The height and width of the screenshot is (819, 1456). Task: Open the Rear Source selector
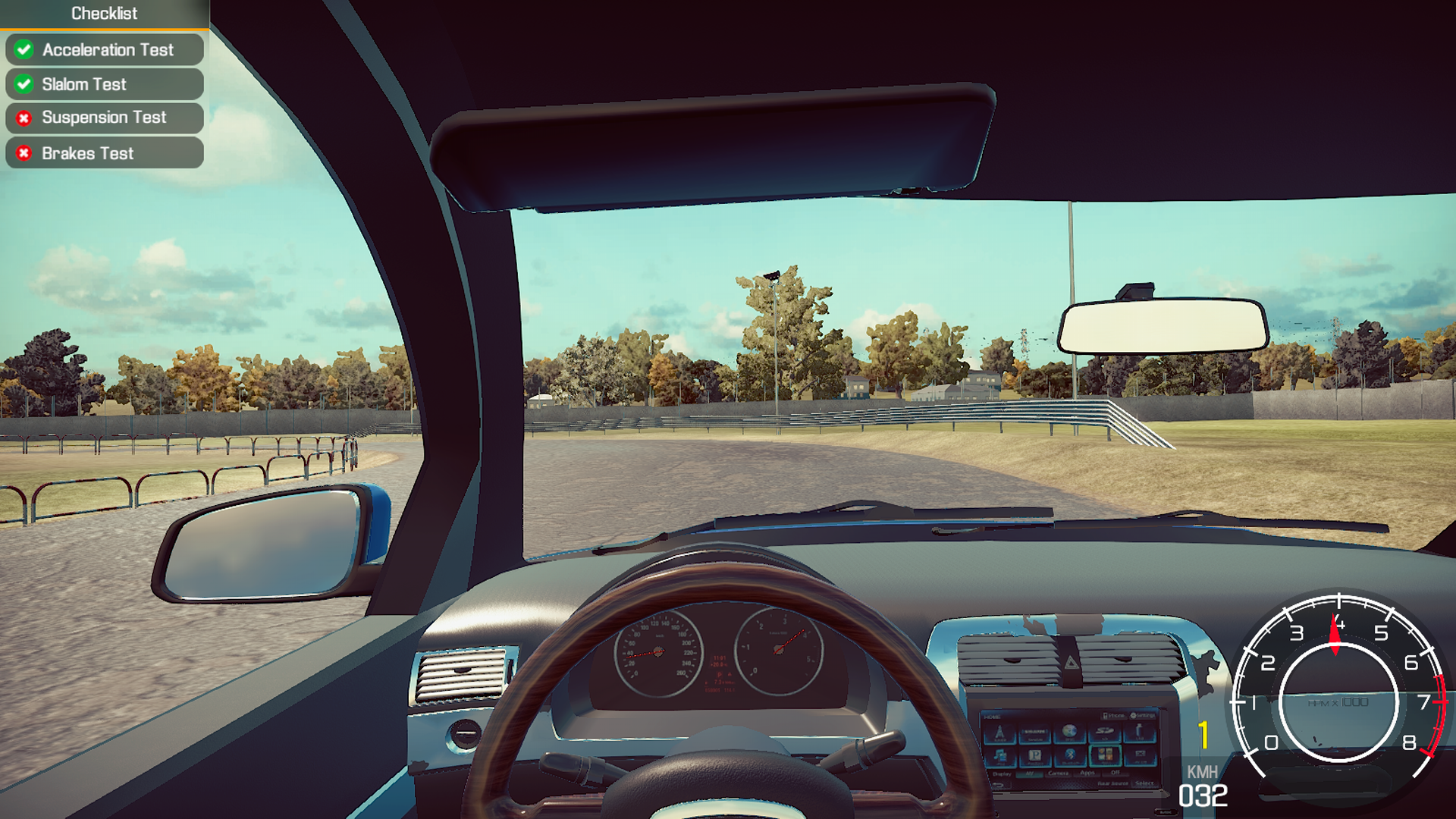pyautogui.click(x=1113, y=783)
